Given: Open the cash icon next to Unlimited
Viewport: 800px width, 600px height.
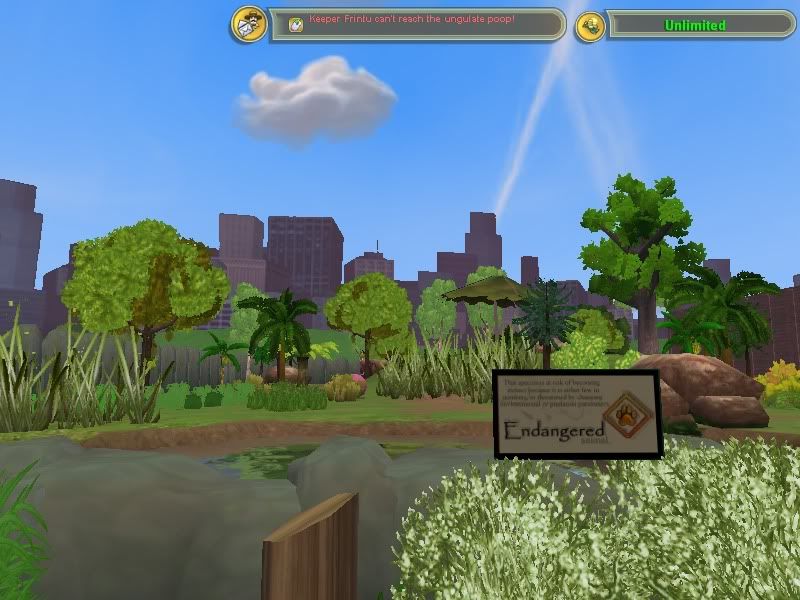Looking at the screenshot, I should click(591, 26).
